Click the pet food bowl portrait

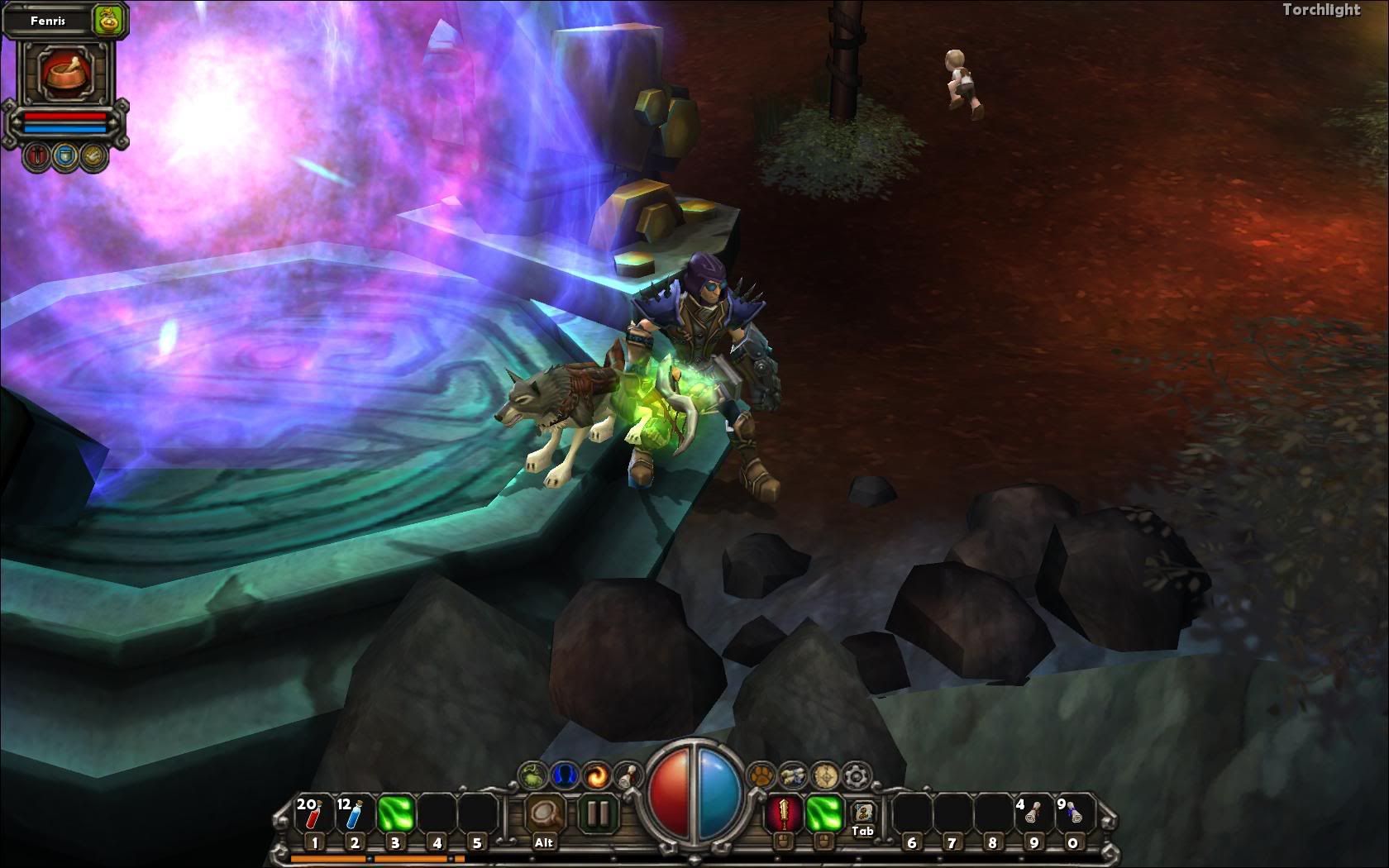65,72
